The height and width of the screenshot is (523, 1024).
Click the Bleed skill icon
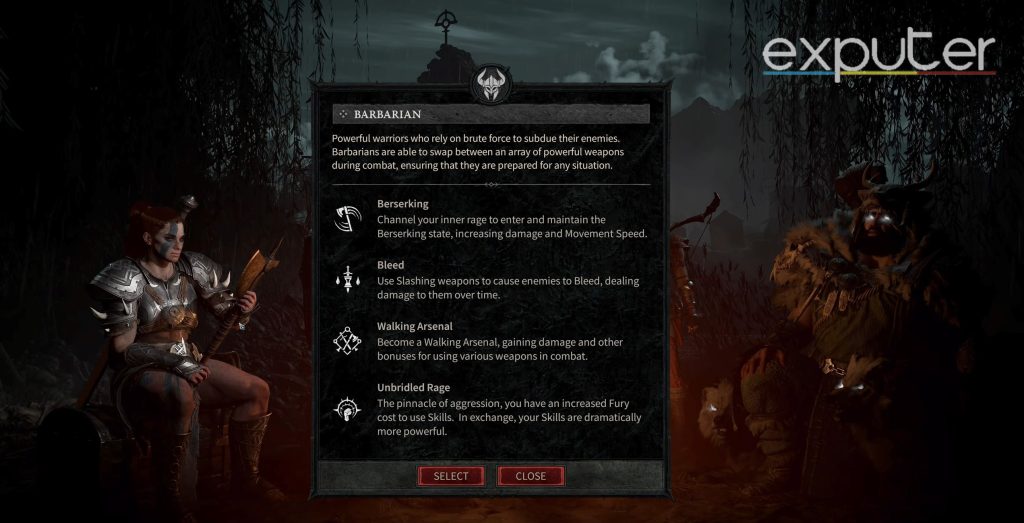click(346, 280)
